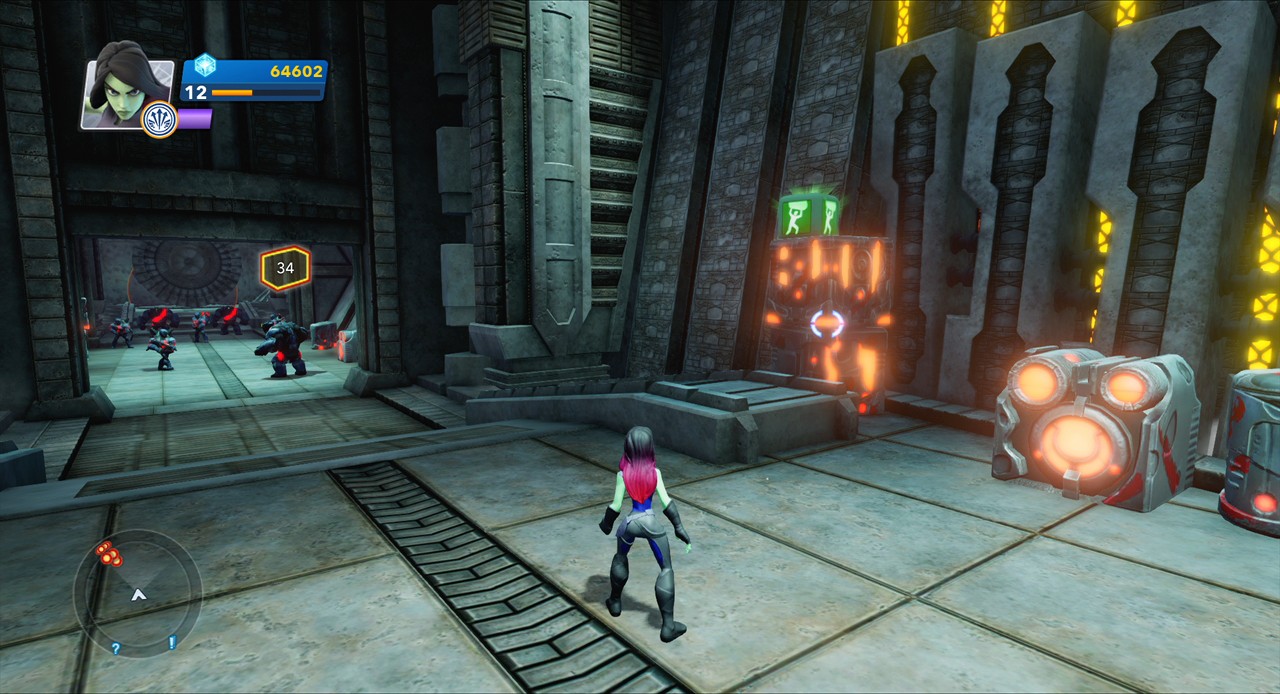
Task: Click the blue spark currency icon
Action: (205, 65)
